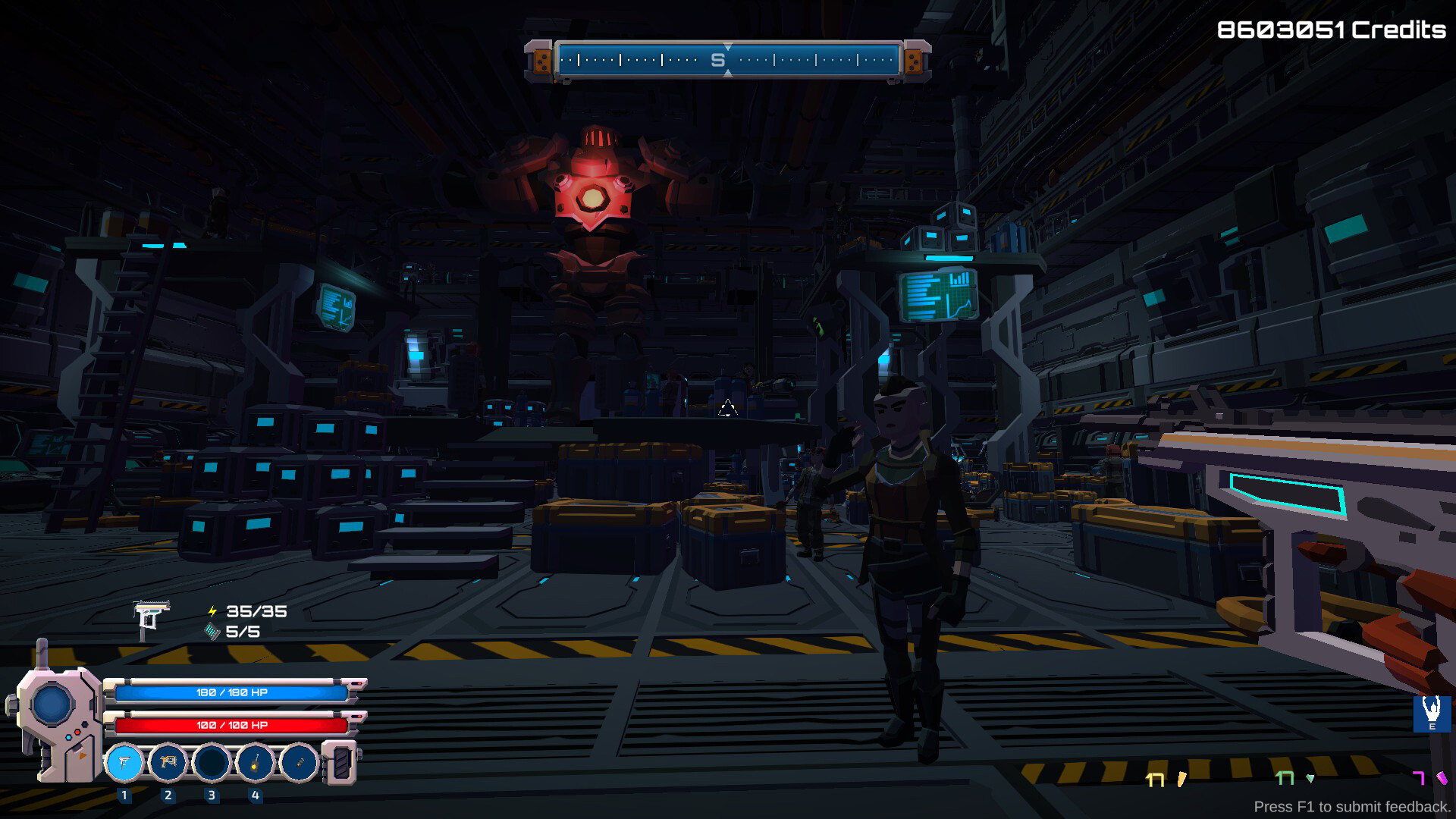Equip the yellow-tipped tool in slot 4

click(x=256, y=762)
